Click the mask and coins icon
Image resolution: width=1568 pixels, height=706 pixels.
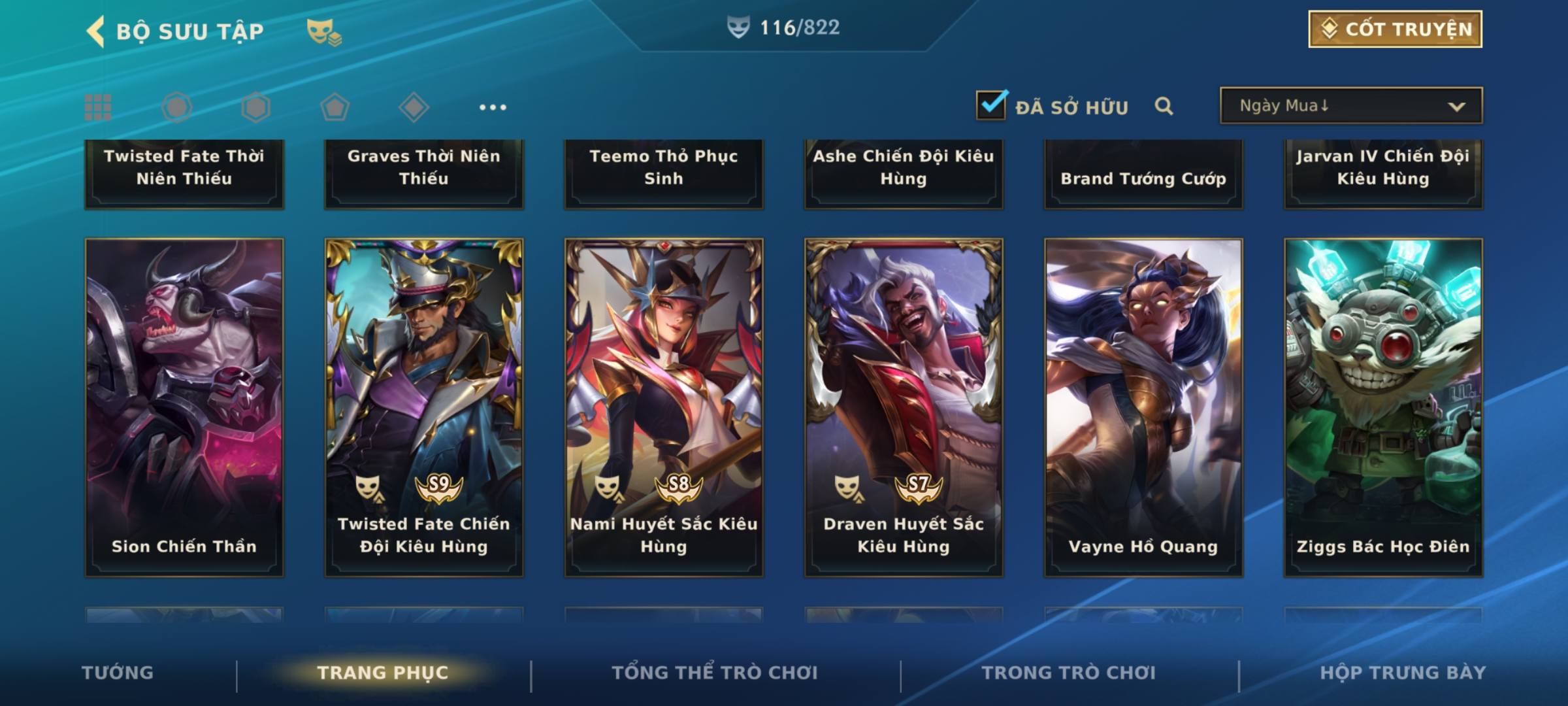tap(324, 31)
